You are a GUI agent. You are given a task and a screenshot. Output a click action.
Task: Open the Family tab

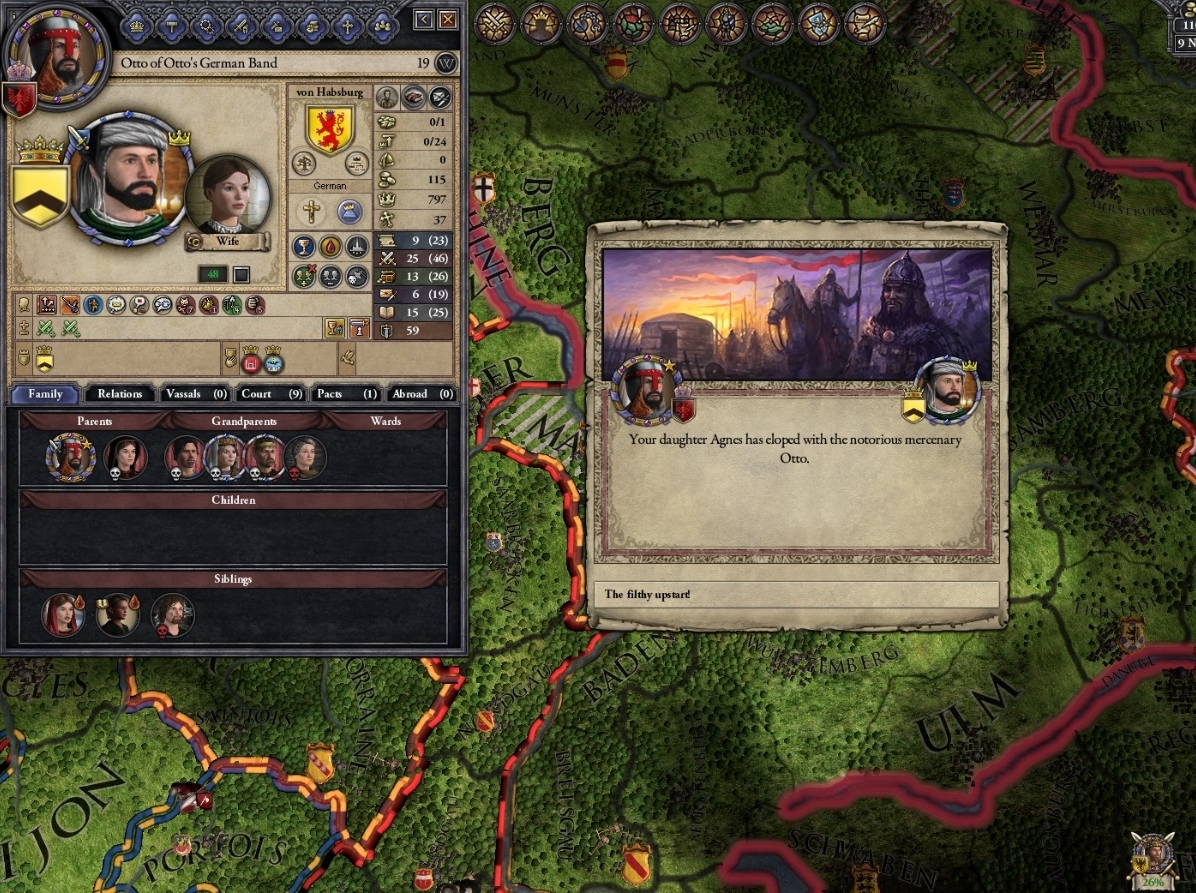click(45, 394)
